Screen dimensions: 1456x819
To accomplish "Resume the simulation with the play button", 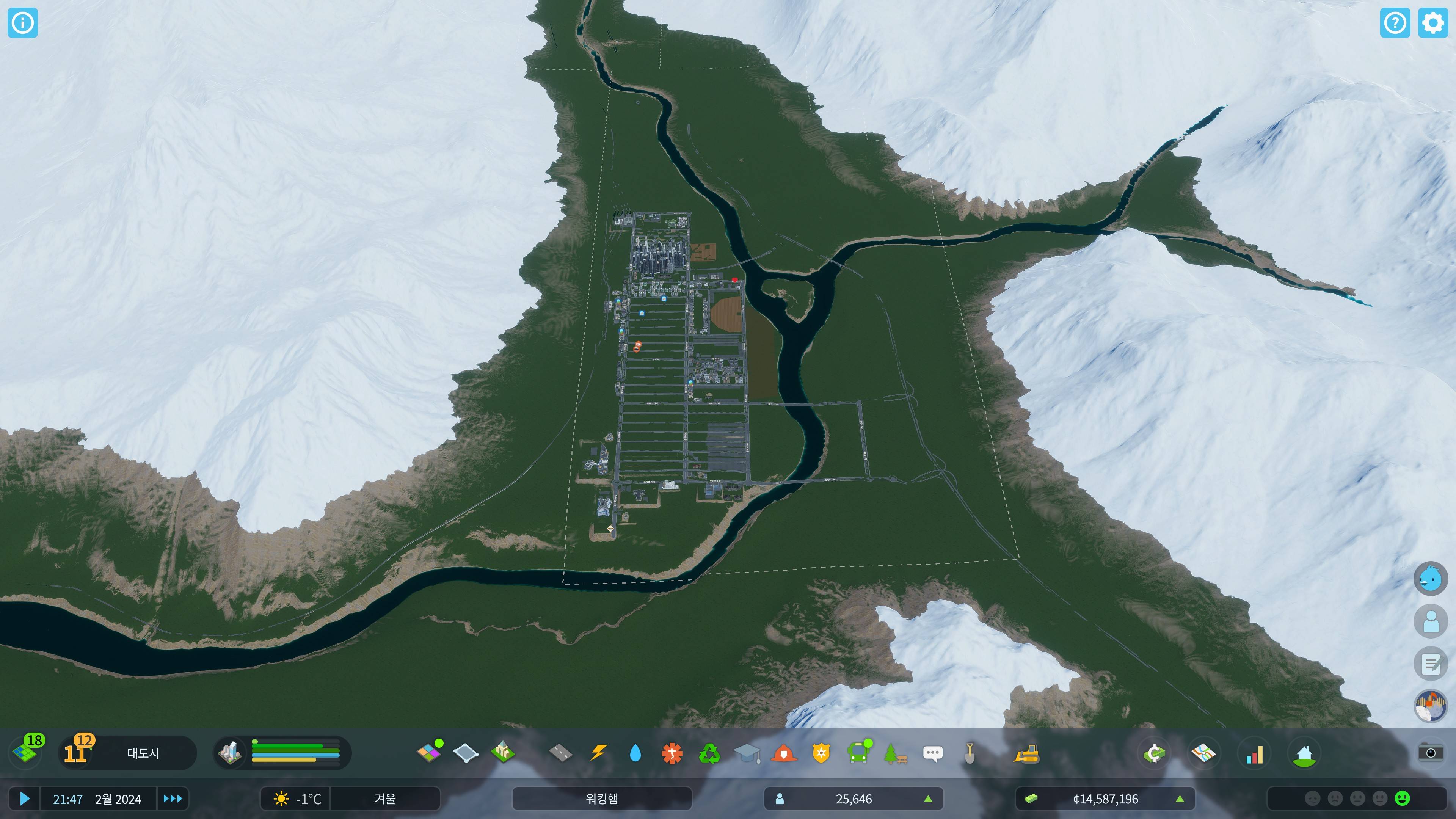I will (x=24, y=799).
